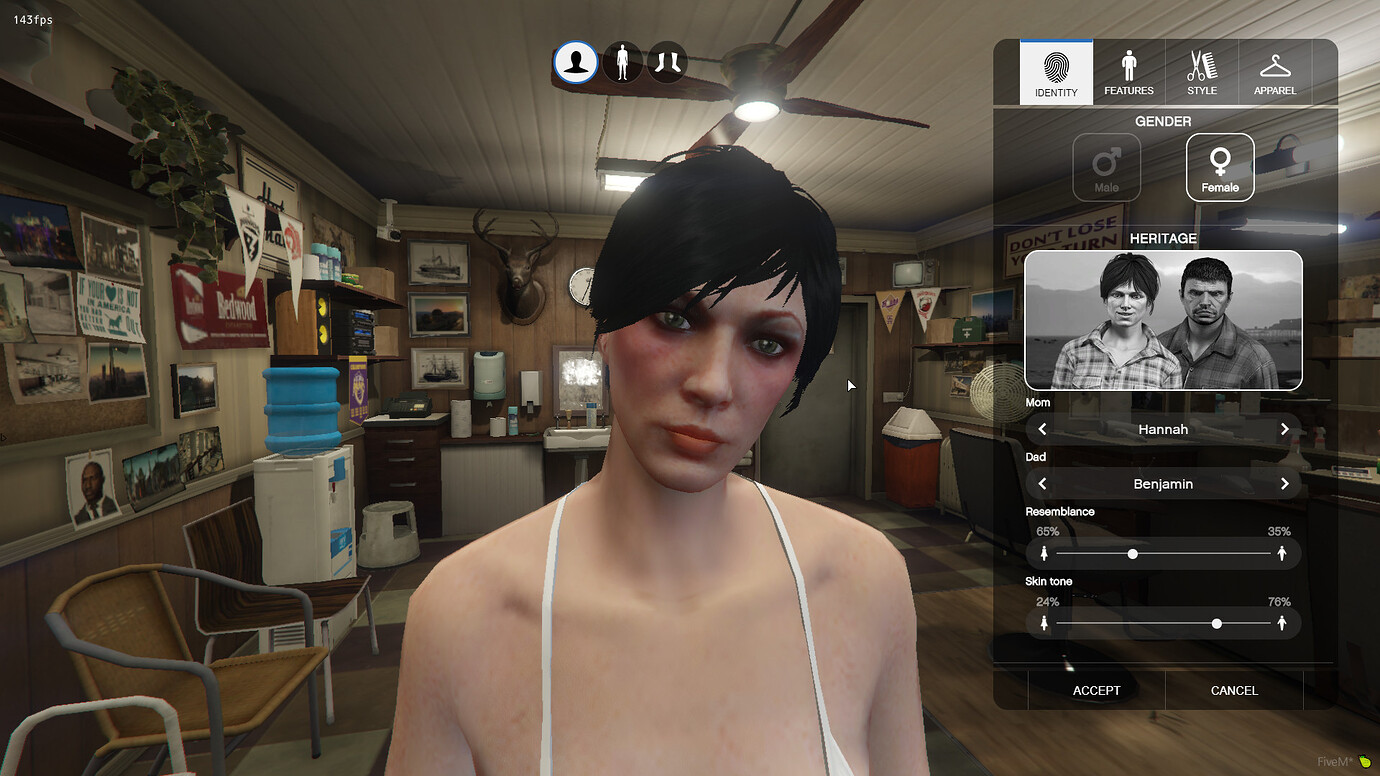Adjust the Resemblance slider handle
Screen dimensions: 1380x776
point(1131,553)
